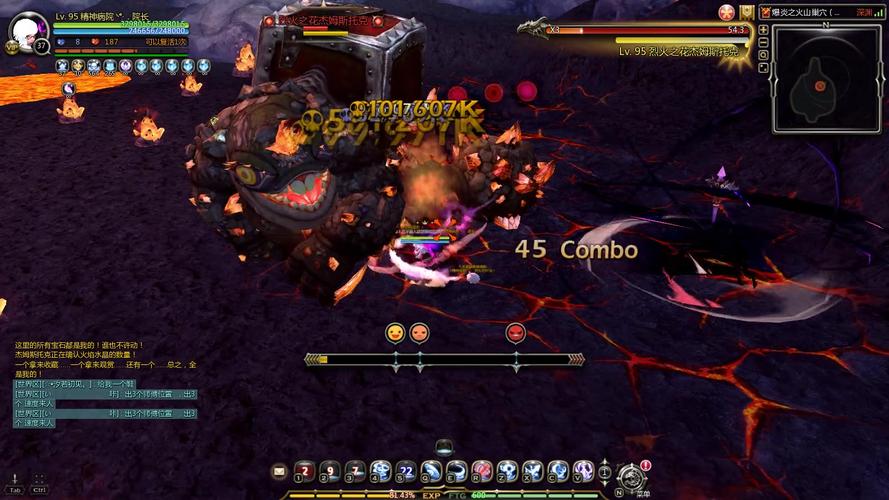The height and width of the screenshot is (500, 889).
Task: Click the red round cross icon
Action: pyautogui.click(x=727, y=12)
